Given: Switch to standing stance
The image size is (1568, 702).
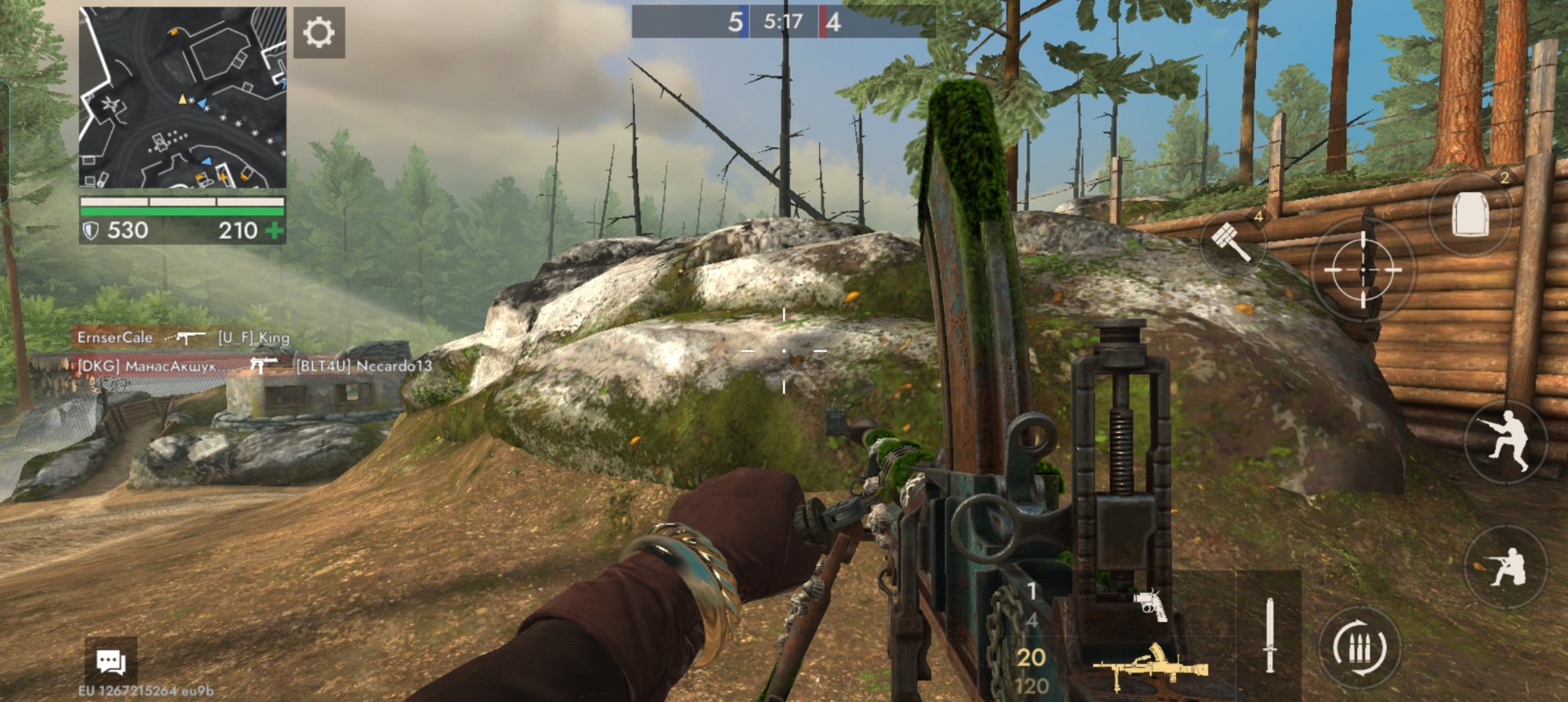Looking at the screenshot, I should pyautogui.click(x=1507, y=441).
